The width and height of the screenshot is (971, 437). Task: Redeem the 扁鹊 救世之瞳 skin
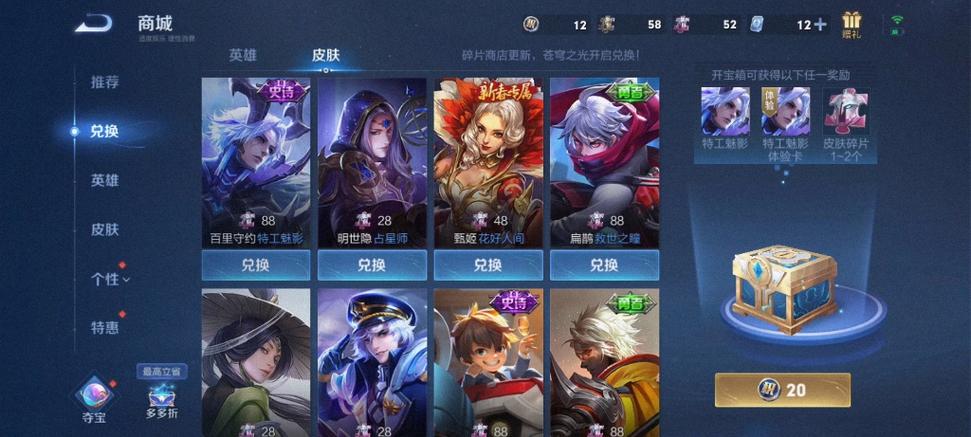(x=604, y=265)
